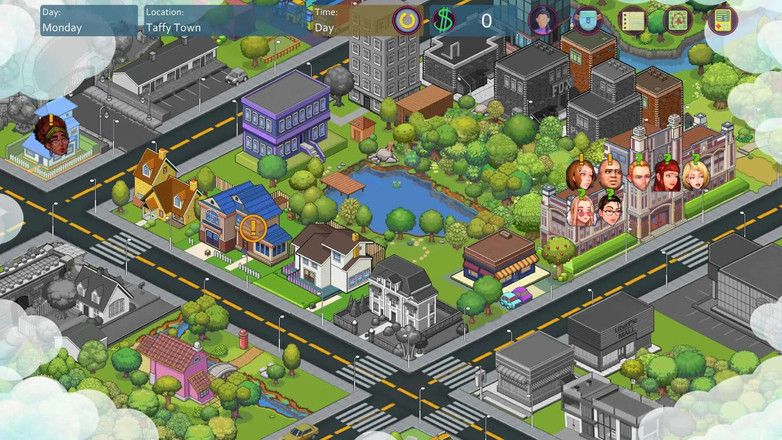The width and height of the screenshot is (782, 440).
Task: Select the red-haired woman portrait marker
Action: (x=666, y=177)
